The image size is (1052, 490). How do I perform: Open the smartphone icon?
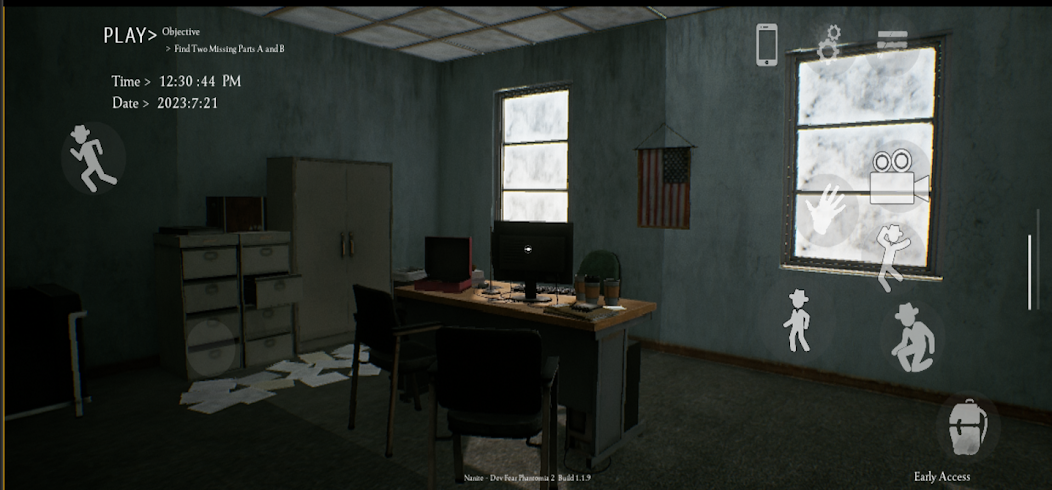click(767, 45)
